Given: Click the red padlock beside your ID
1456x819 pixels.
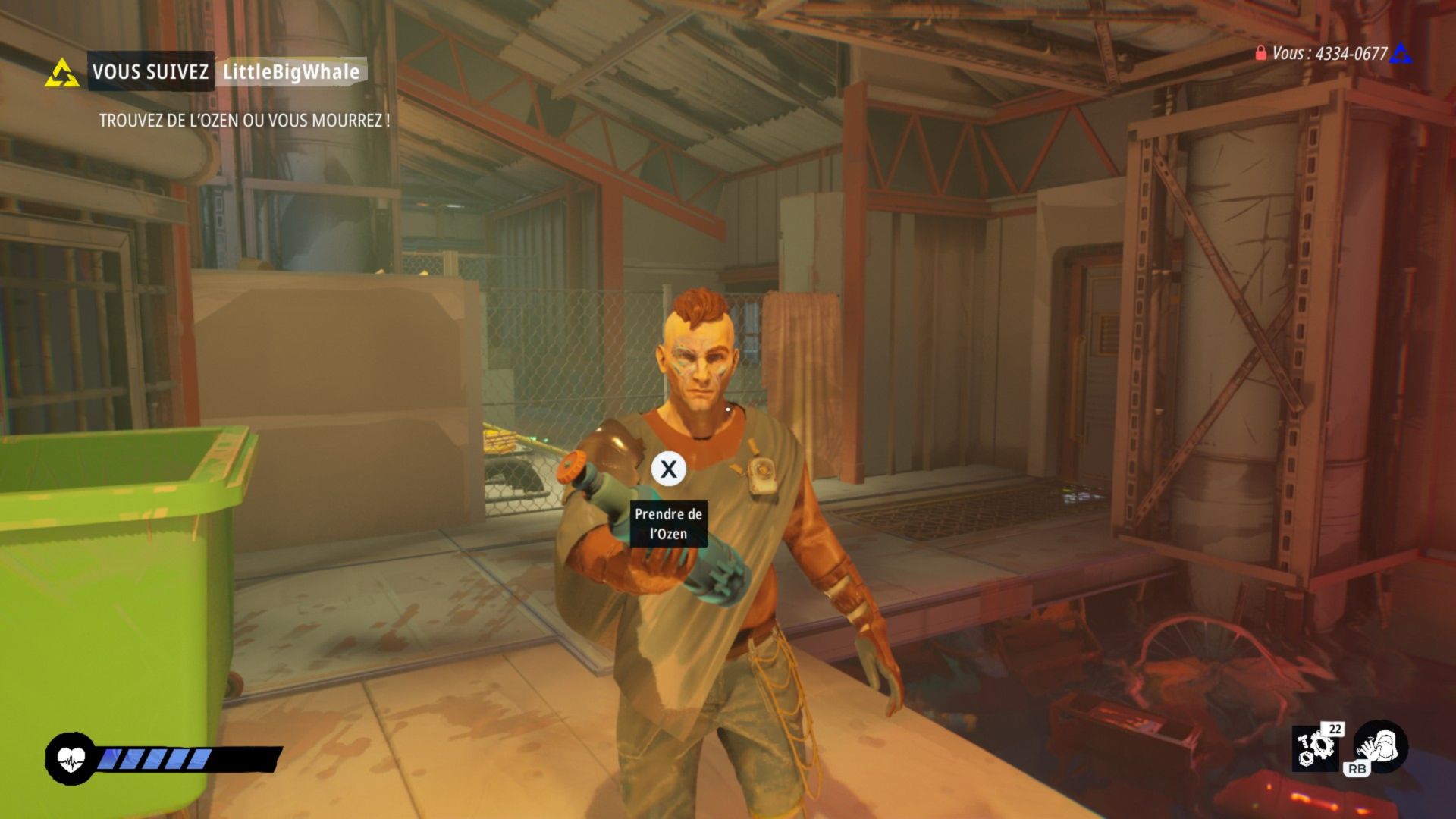Looking at the screenshot, I should click(1260, 53).
